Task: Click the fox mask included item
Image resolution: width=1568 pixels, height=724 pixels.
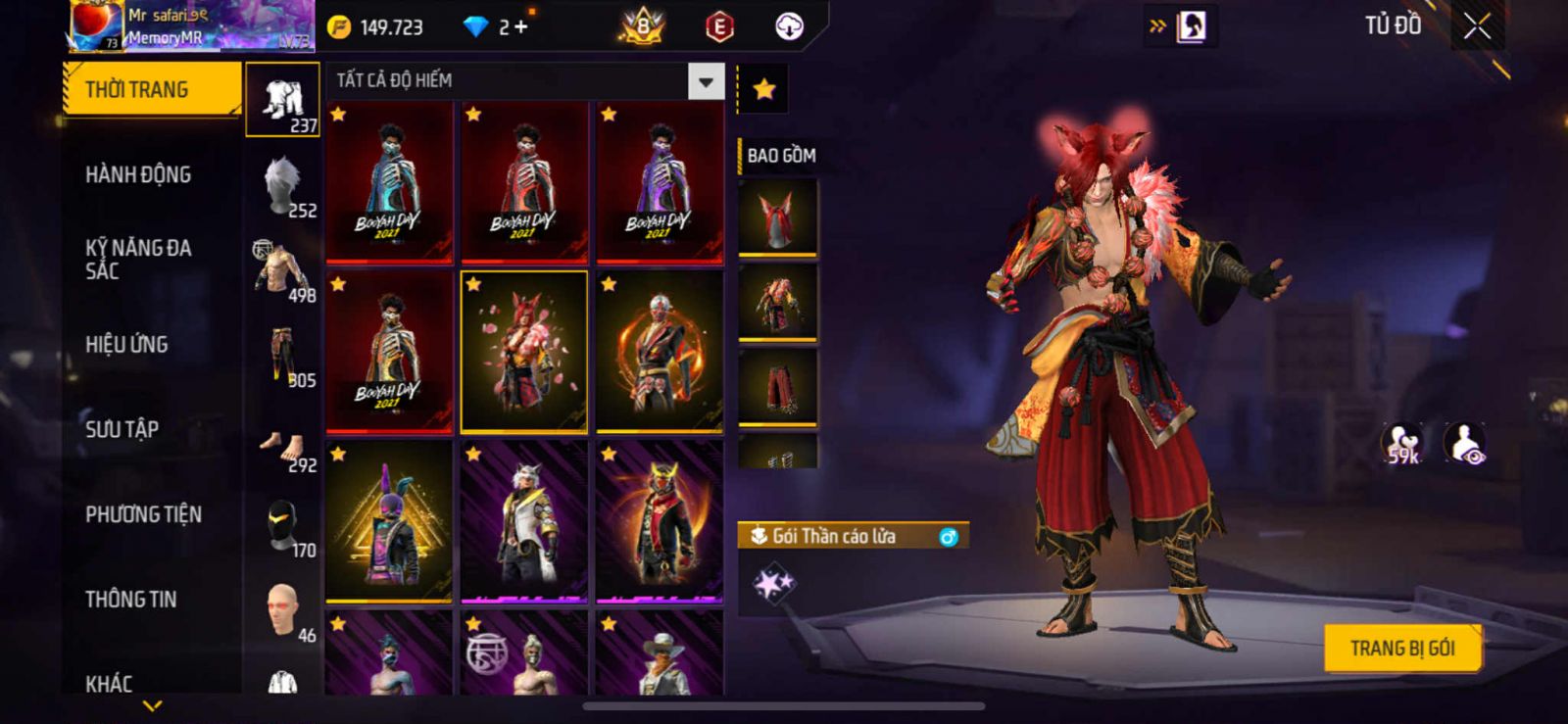Action: [x=777, y=217]
